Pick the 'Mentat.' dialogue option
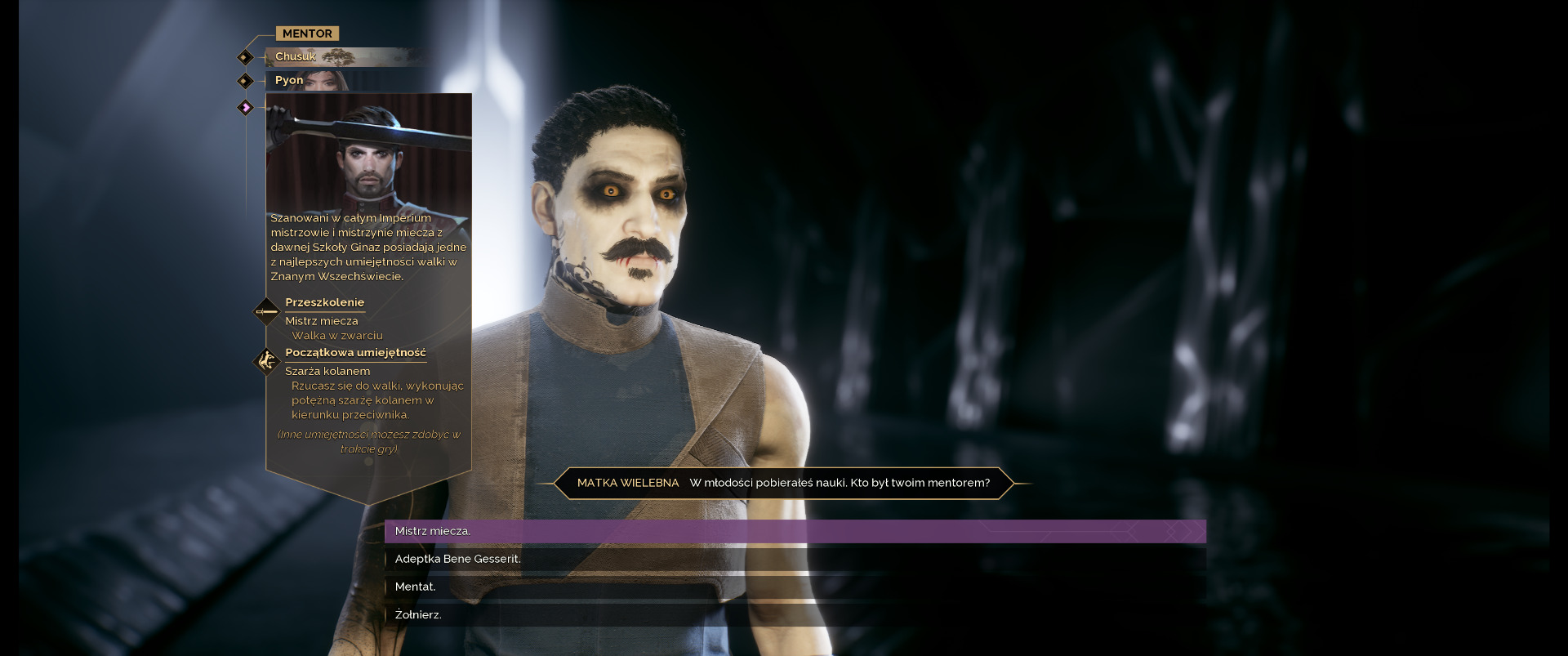Screen dimensions: 1568x656 795,587
